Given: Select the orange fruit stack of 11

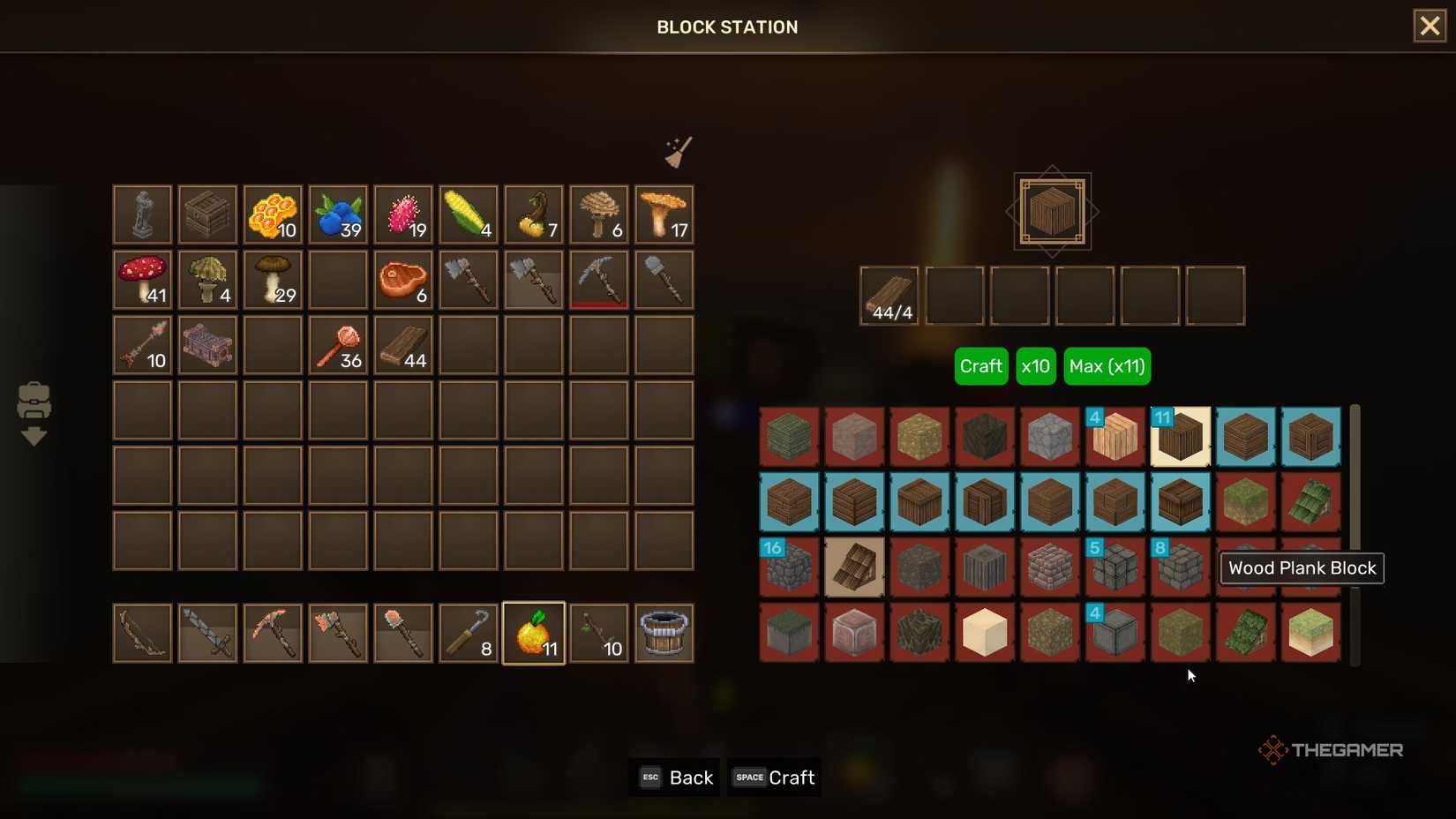Looking at the screenshot, I should 534,632.
